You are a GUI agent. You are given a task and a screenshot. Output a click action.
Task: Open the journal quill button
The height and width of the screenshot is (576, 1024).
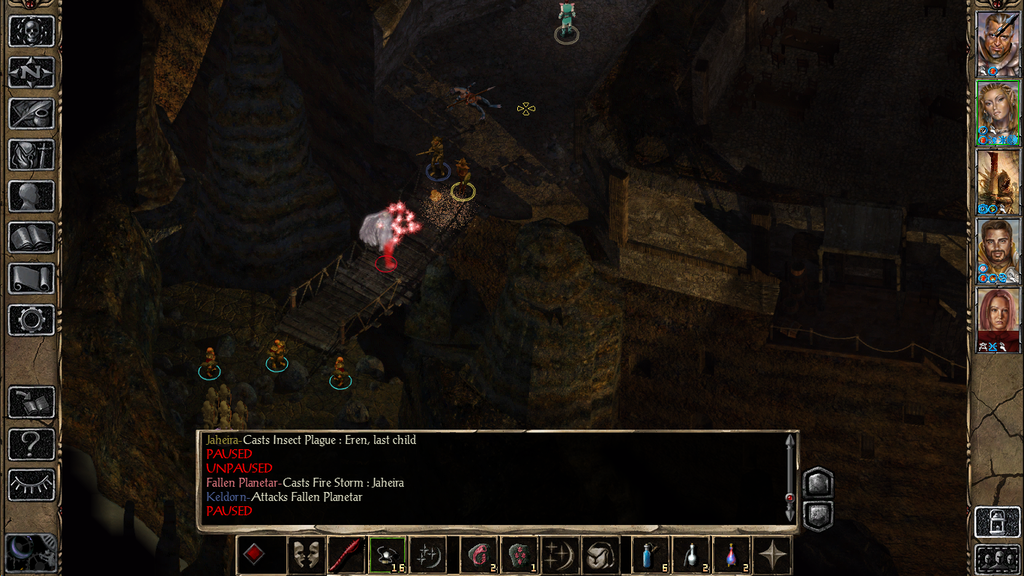pyautogui.click(x=31, y=114)
